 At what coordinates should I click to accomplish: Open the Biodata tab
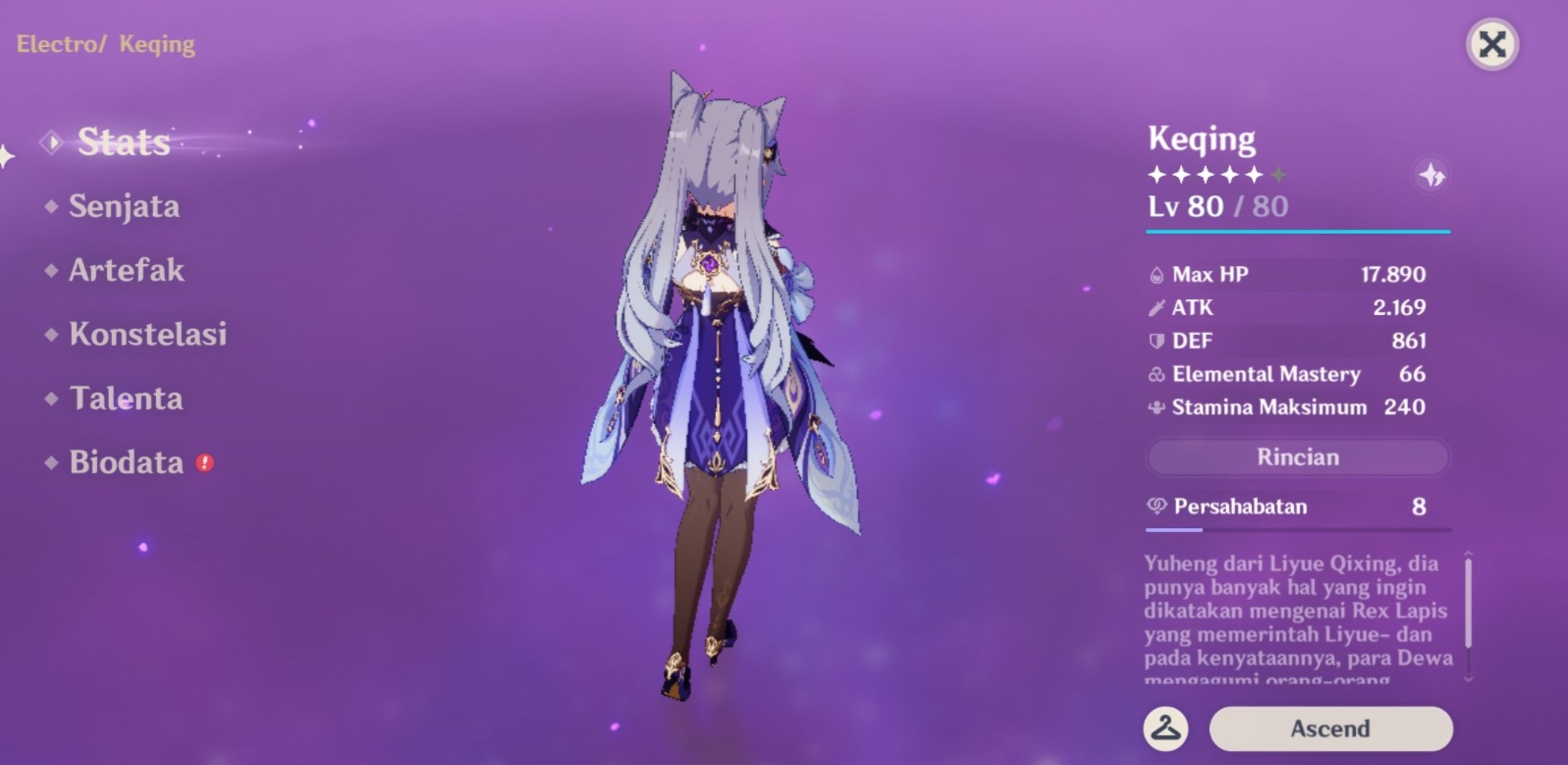point(125,463)
